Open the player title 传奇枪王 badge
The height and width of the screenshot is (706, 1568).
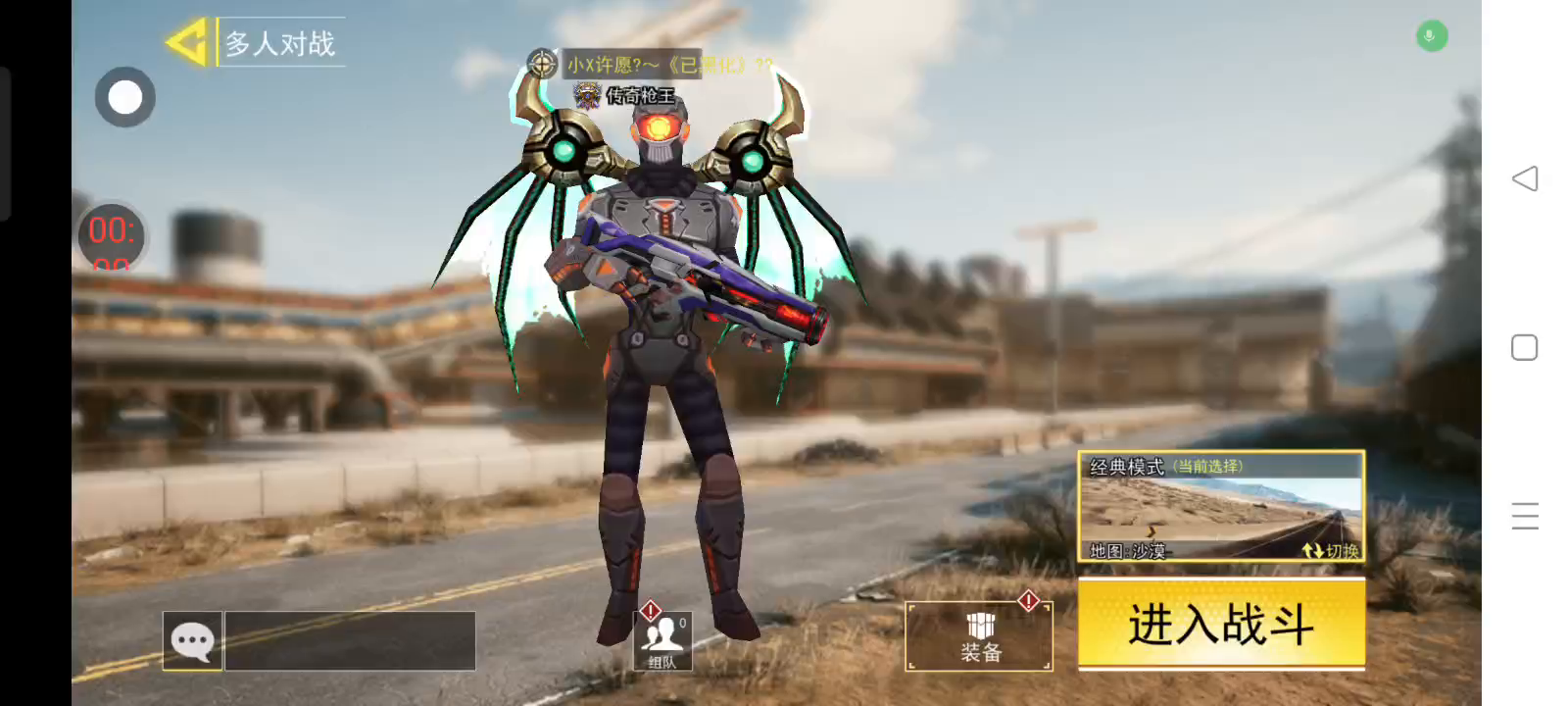[x=627, y=95]
